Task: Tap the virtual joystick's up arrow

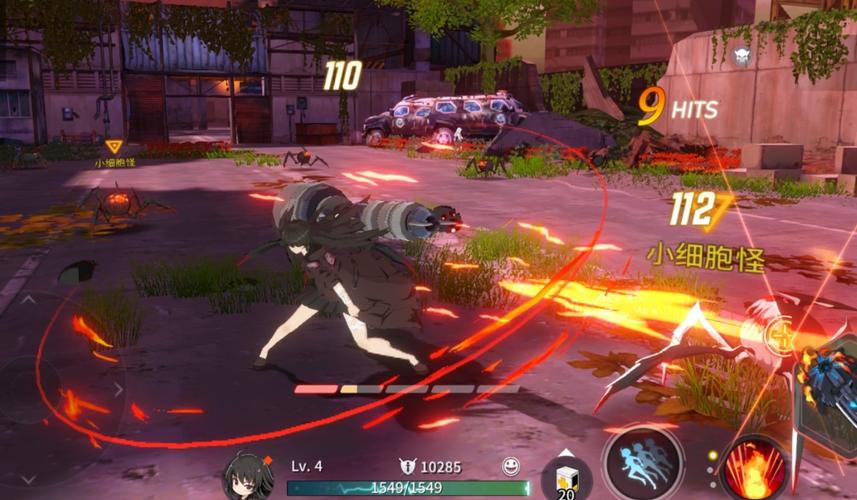Action: coord(27,298)
